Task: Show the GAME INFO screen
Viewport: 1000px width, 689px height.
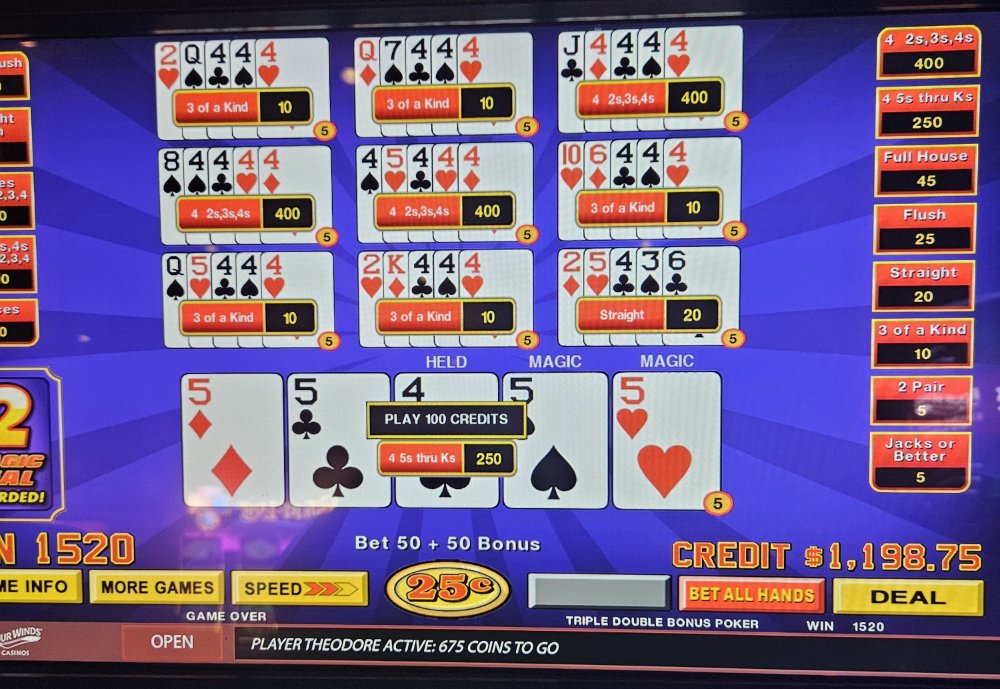Action: coord(39,587)
